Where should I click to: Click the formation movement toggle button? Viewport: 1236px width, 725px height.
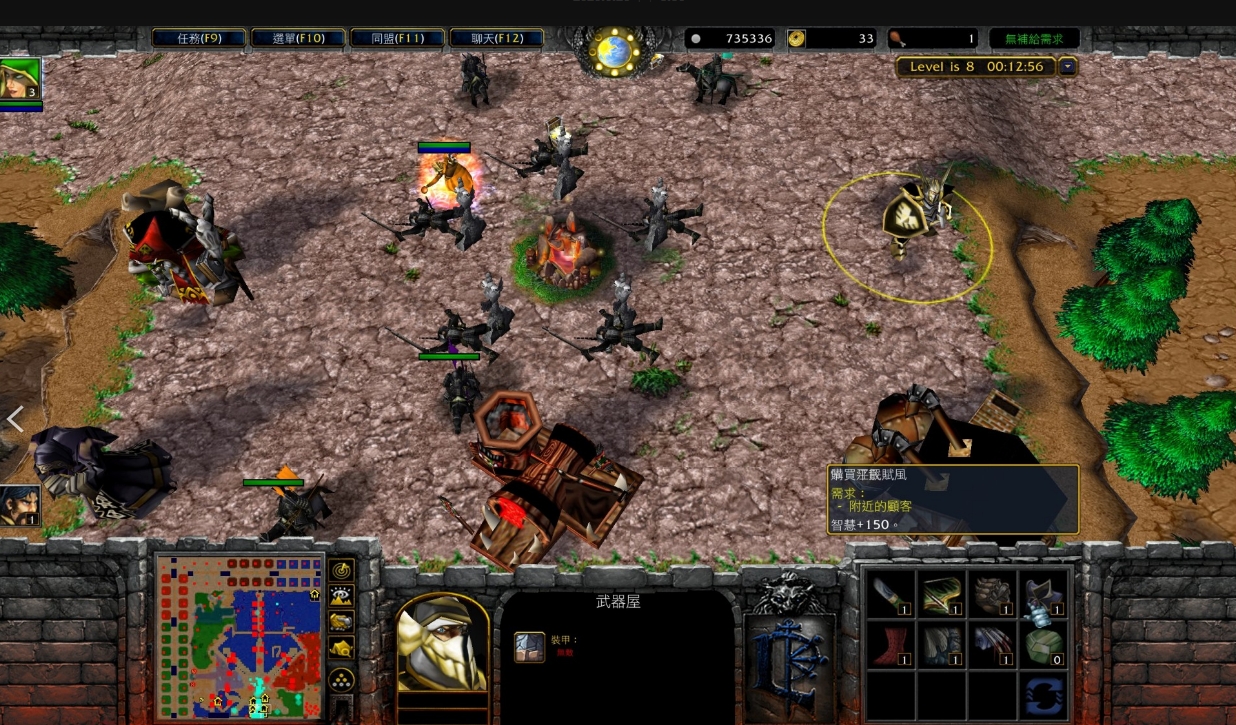[342, 679]
